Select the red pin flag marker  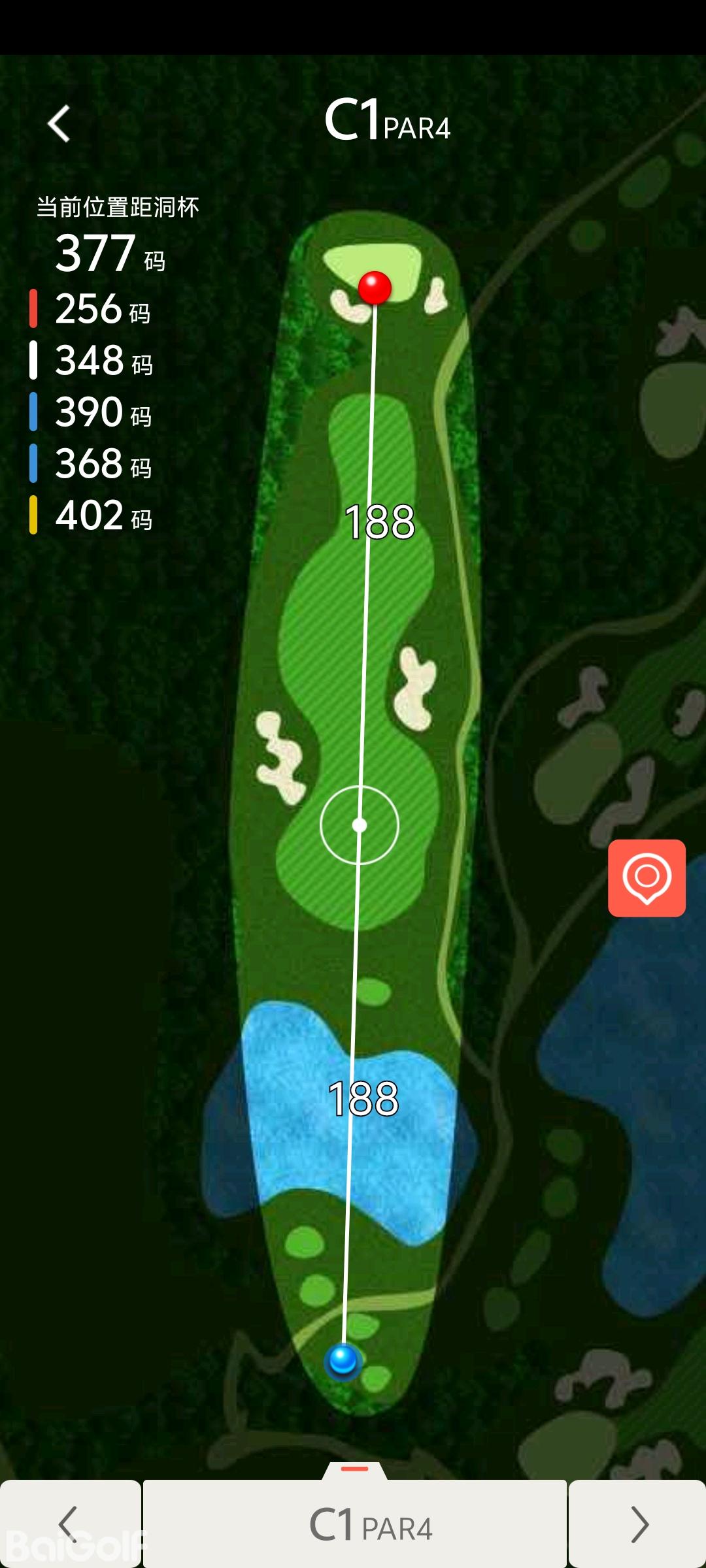pos(375,287)
